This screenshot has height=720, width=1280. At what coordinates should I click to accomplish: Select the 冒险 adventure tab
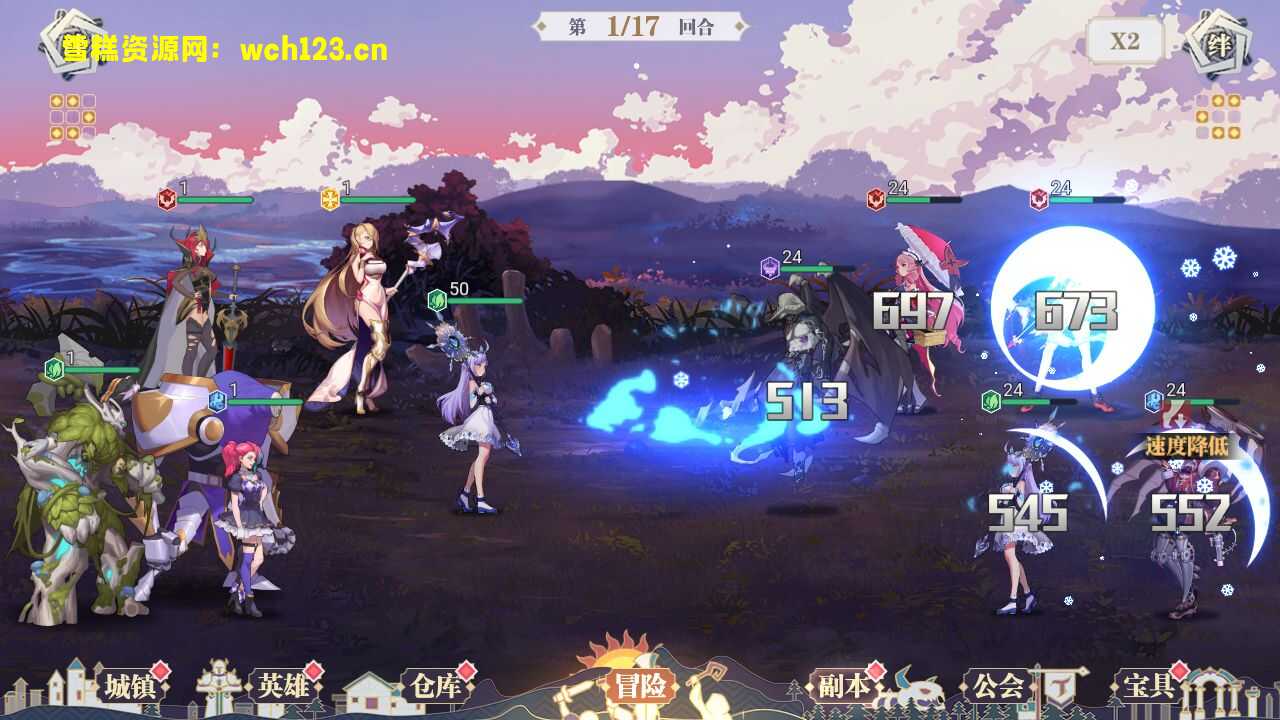(640, 686)
